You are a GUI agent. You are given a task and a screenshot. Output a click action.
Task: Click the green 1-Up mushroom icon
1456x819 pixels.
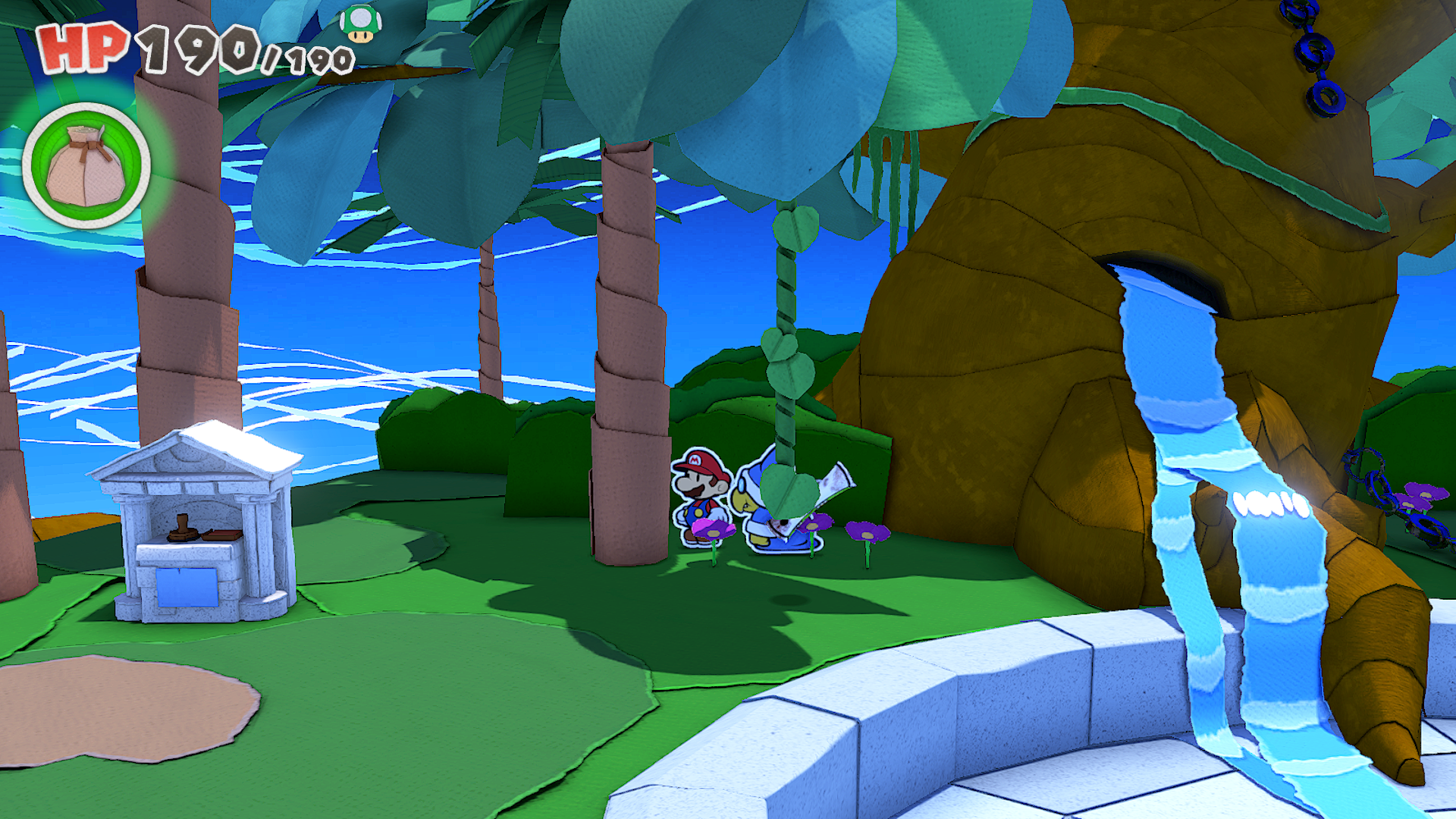[x=360, y=24]
